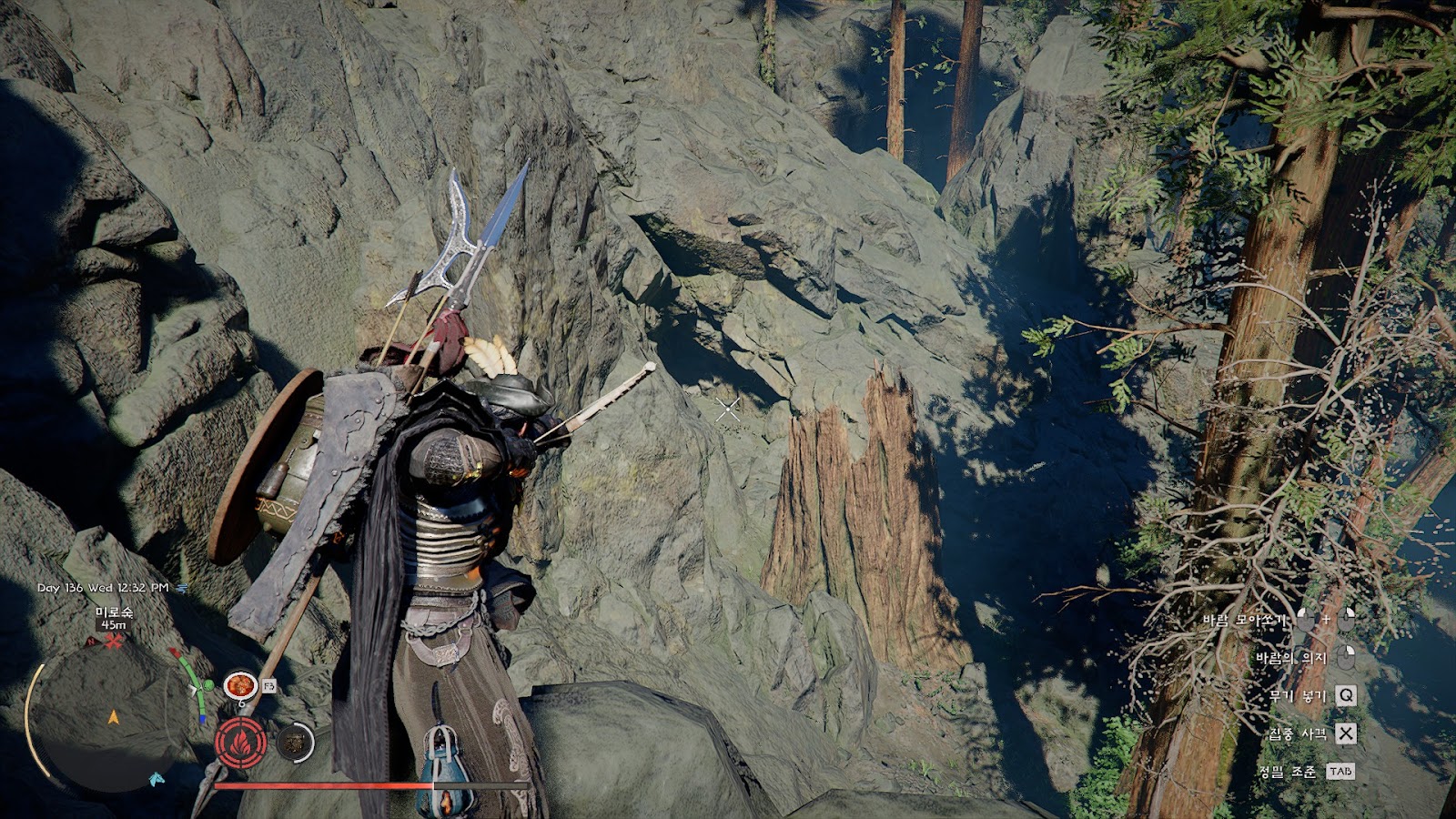Select the red X marker above the minimap

(x=114, y=642)
